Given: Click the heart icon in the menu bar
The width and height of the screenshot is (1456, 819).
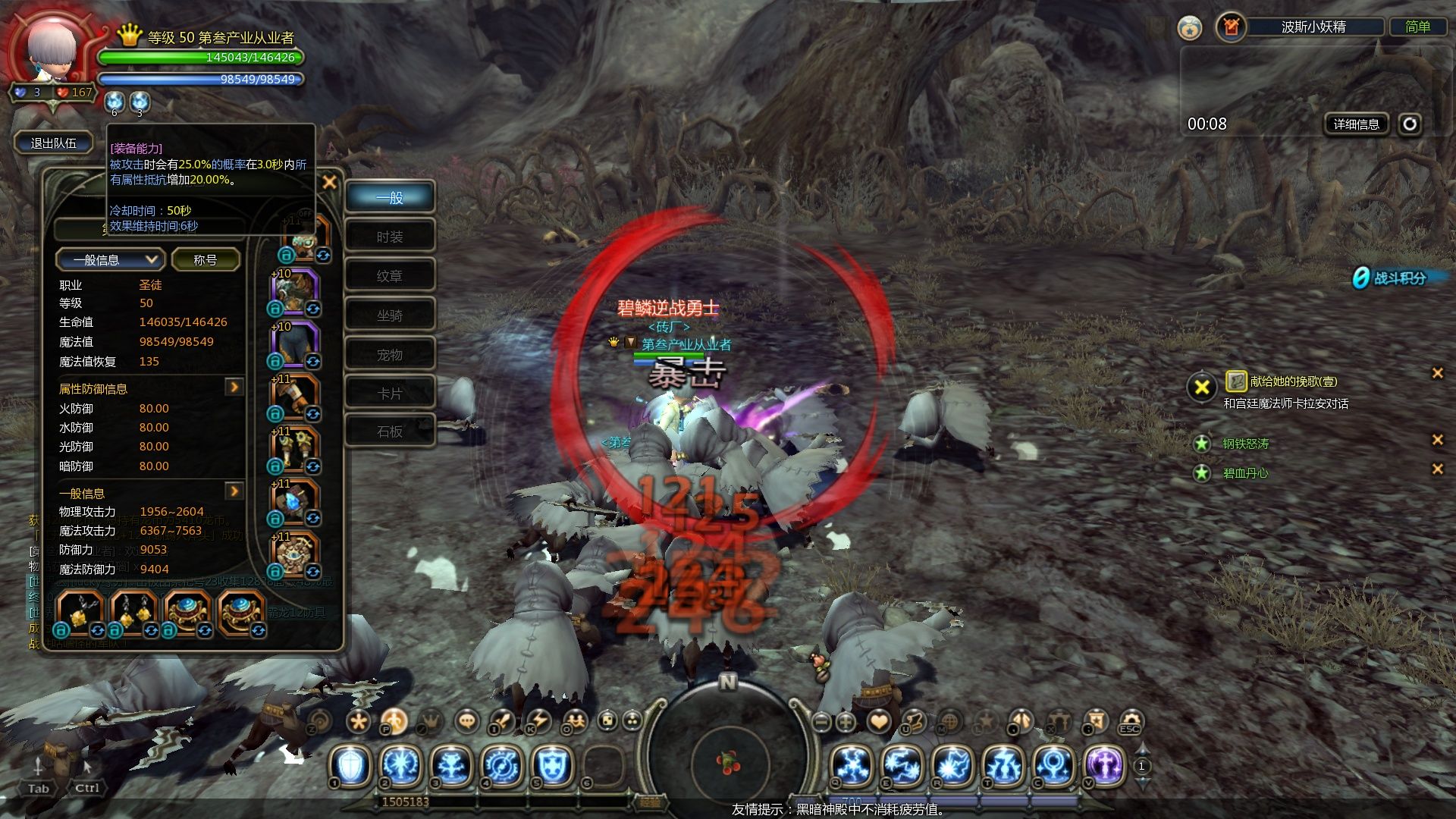Looking at the screenshot, I should point(879,721).
